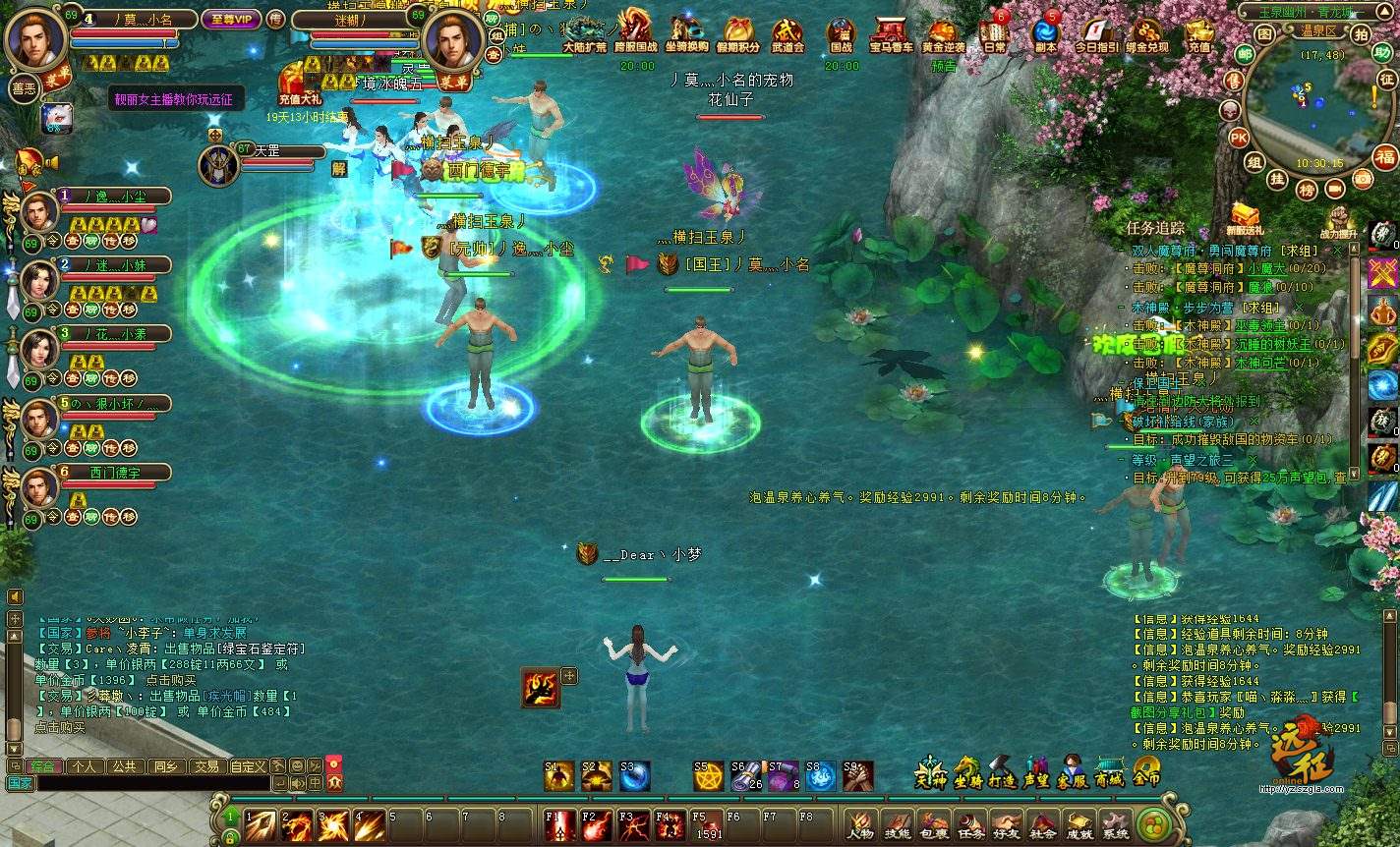
Task: Select party member 西门德宇 portrait
Action: [39, 488]
